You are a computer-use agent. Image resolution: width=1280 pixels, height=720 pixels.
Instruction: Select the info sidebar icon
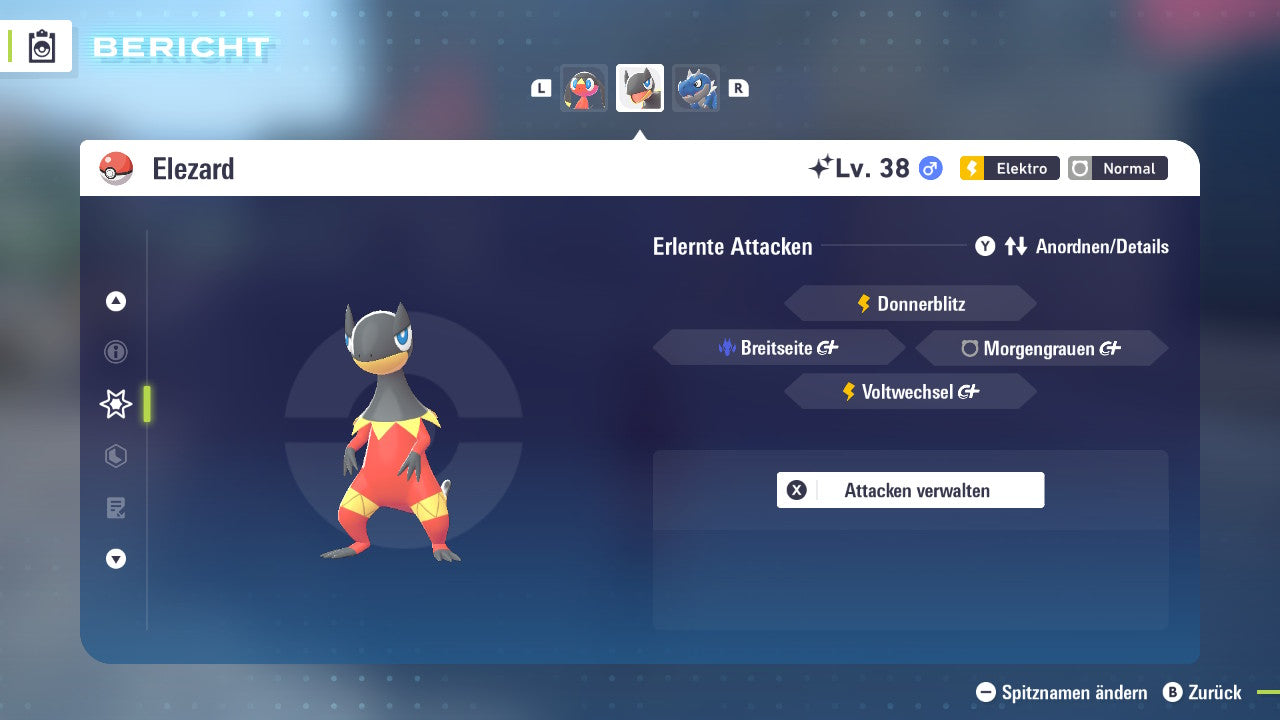click(x=115, y=352)
